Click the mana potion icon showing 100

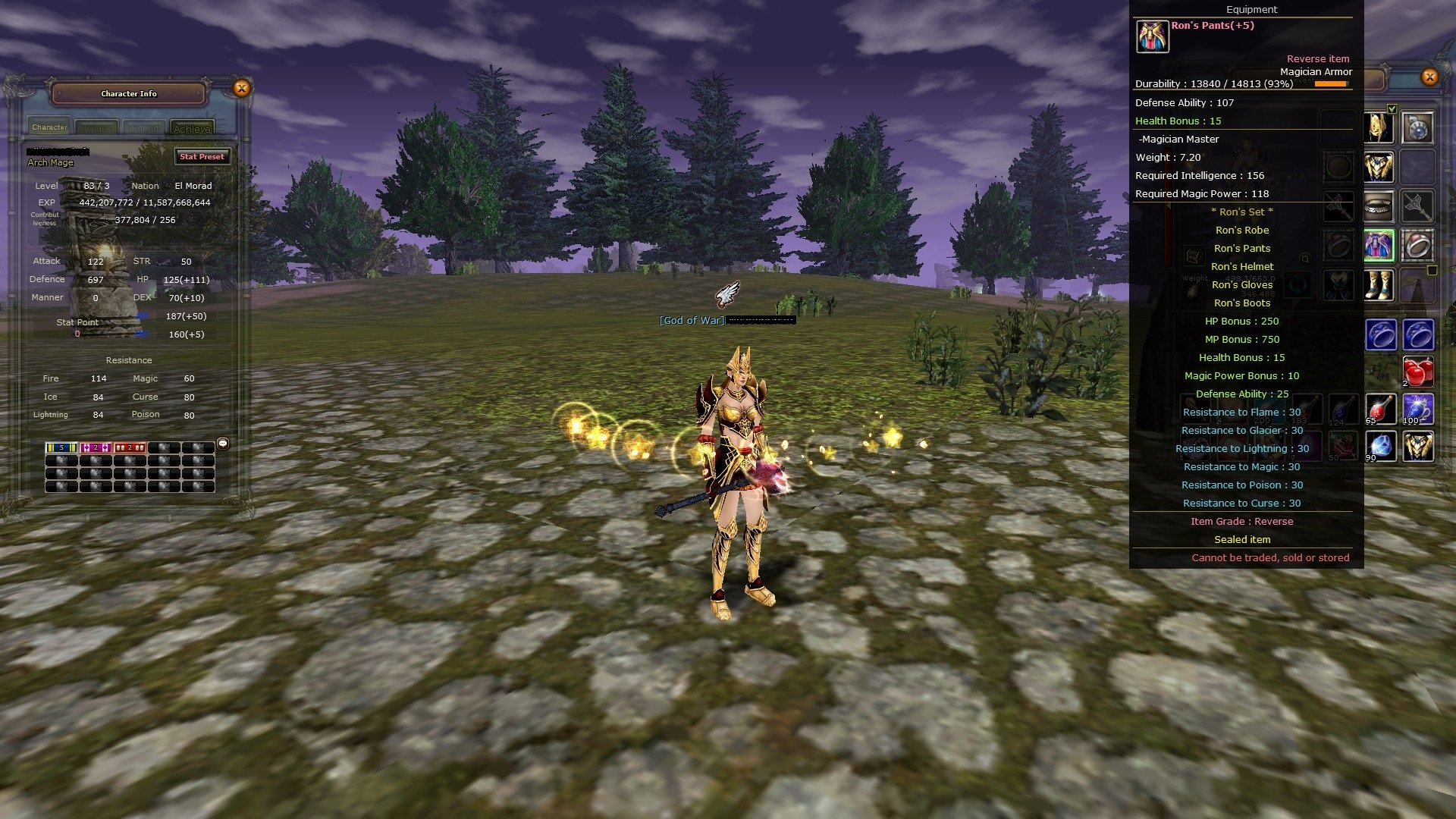(1417, 409)
